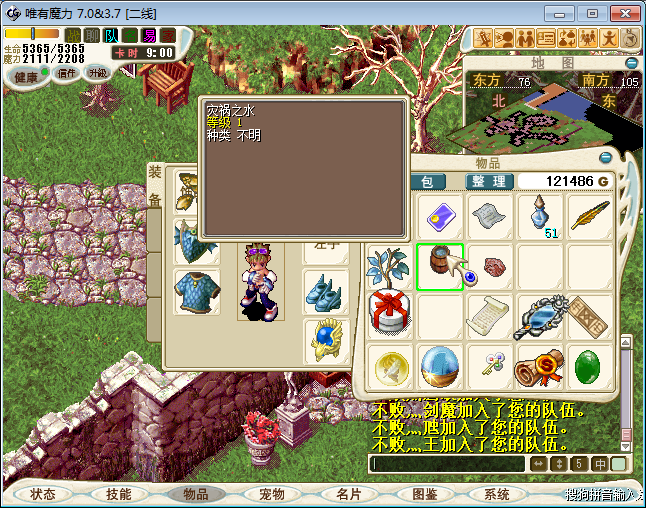Screen dimensions: 646x508
Task: Select the crystal ball item
Action: 439,366
